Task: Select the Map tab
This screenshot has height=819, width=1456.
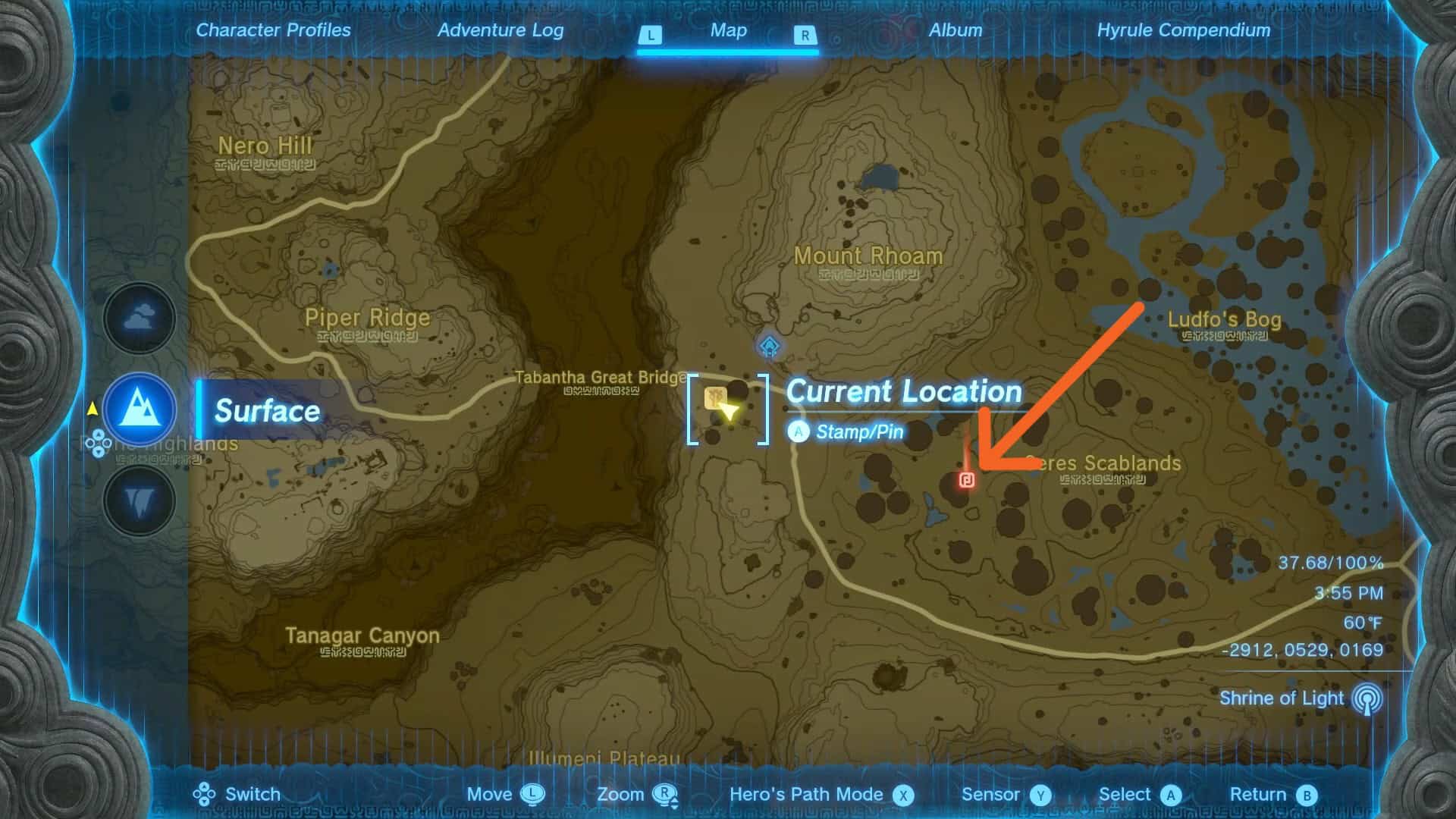Action: click(x=728, y=30)
